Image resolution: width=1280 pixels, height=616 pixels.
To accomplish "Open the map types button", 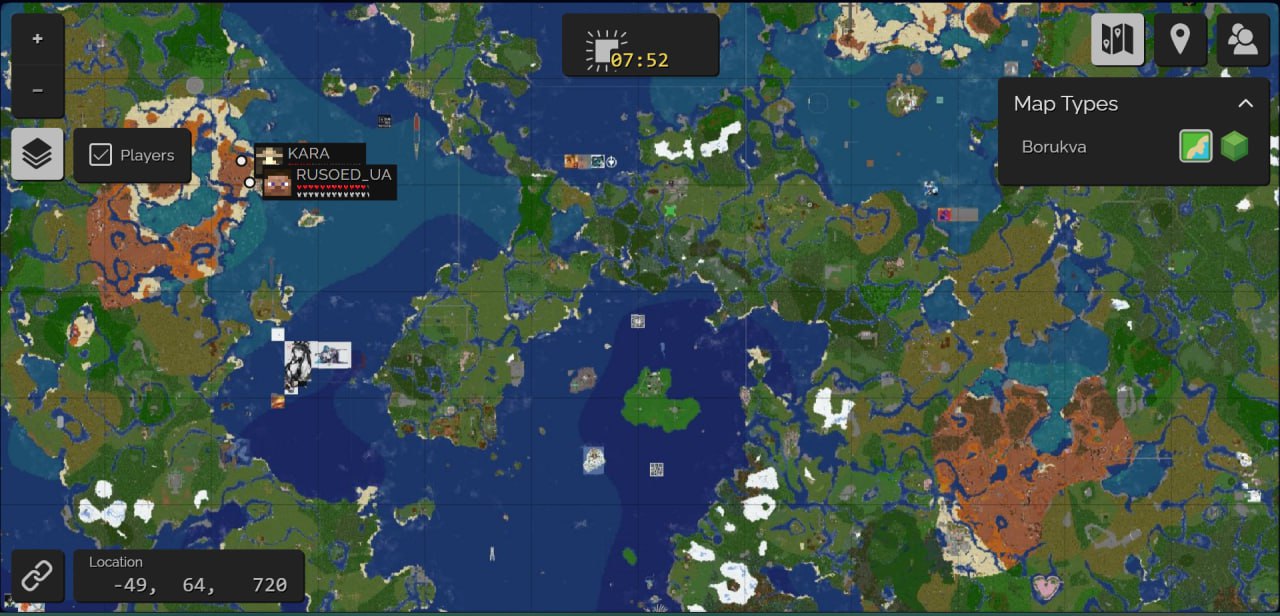I will coord(1117,40).
